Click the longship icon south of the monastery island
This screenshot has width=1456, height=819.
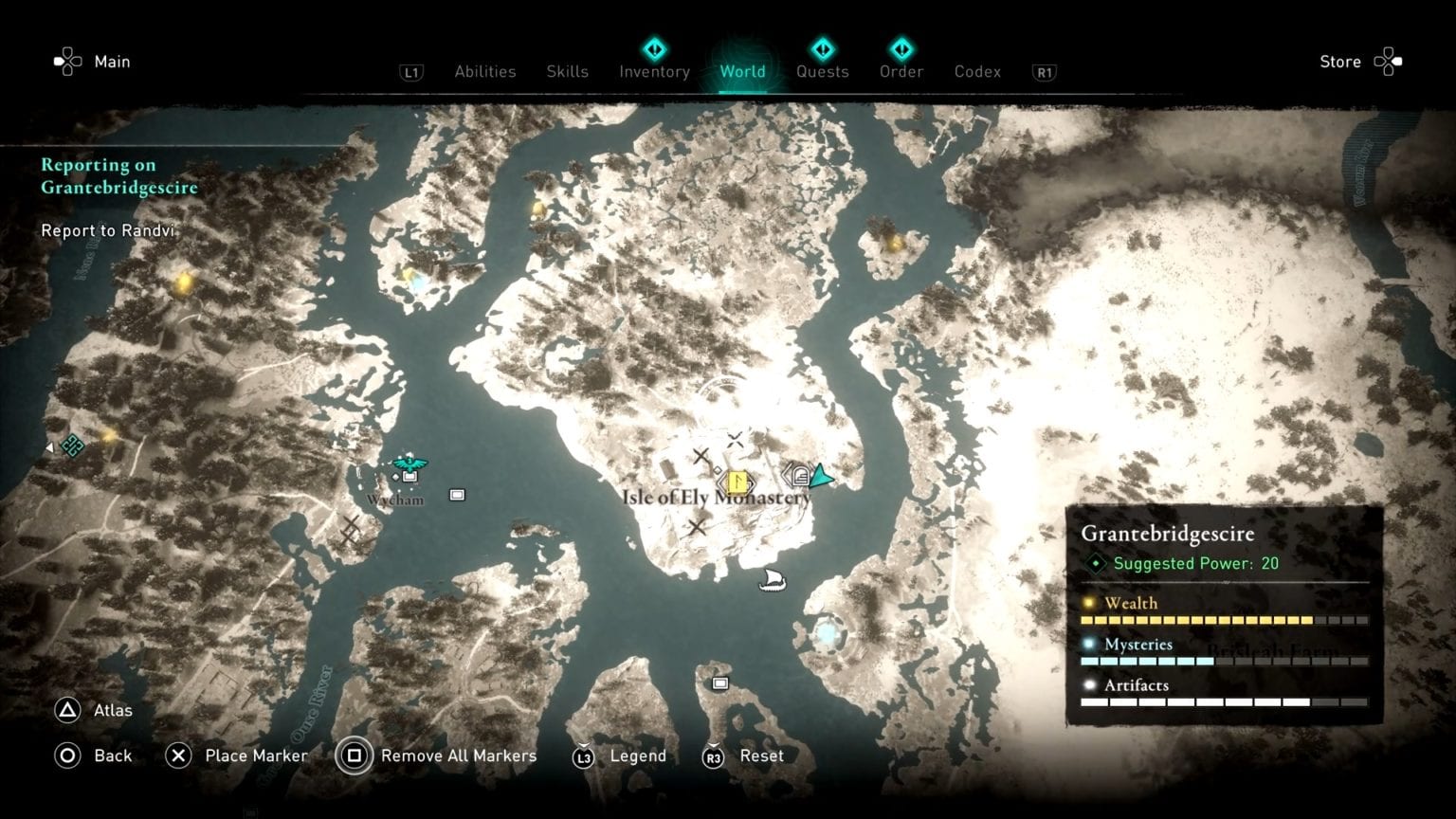point(771,580)
